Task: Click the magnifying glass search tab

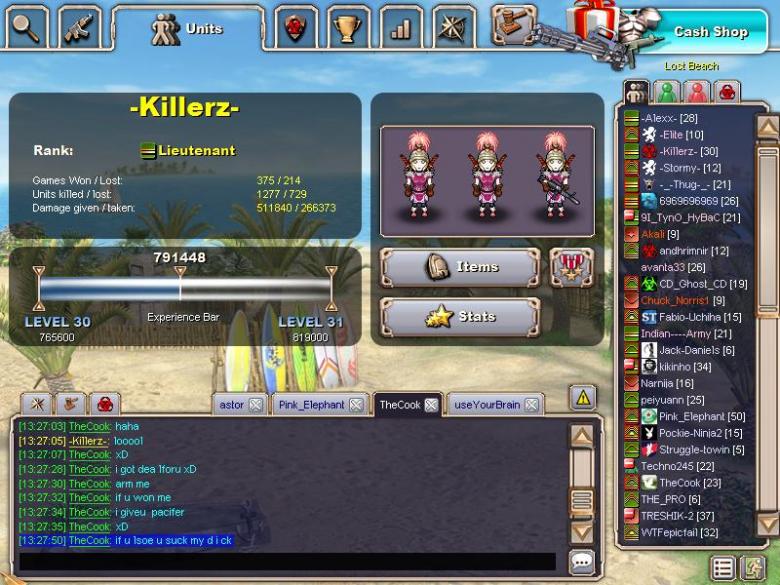Action: (25, 27)
